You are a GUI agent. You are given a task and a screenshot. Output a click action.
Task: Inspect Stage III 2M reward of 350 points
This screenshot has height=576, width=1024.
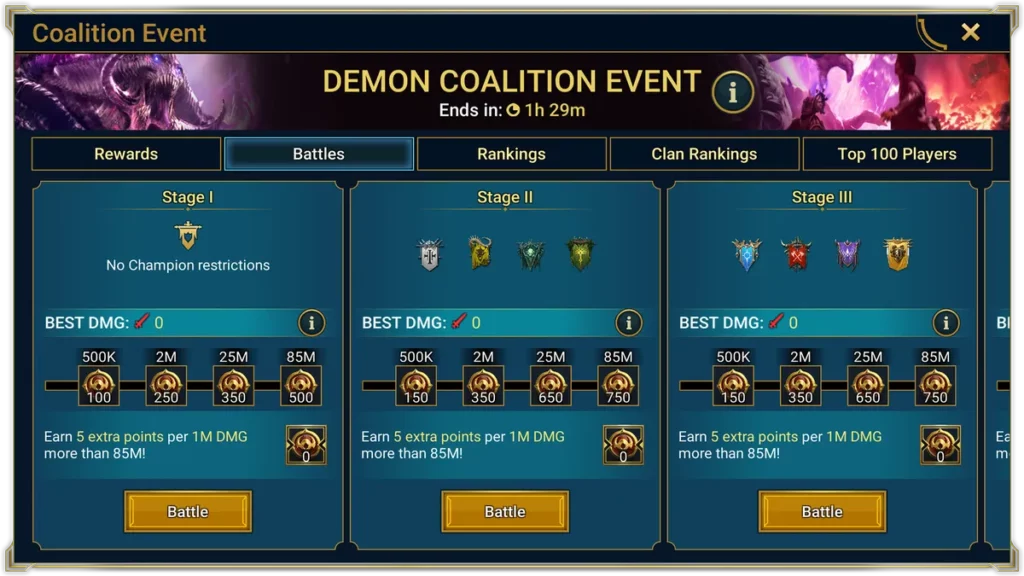point(800,385)
